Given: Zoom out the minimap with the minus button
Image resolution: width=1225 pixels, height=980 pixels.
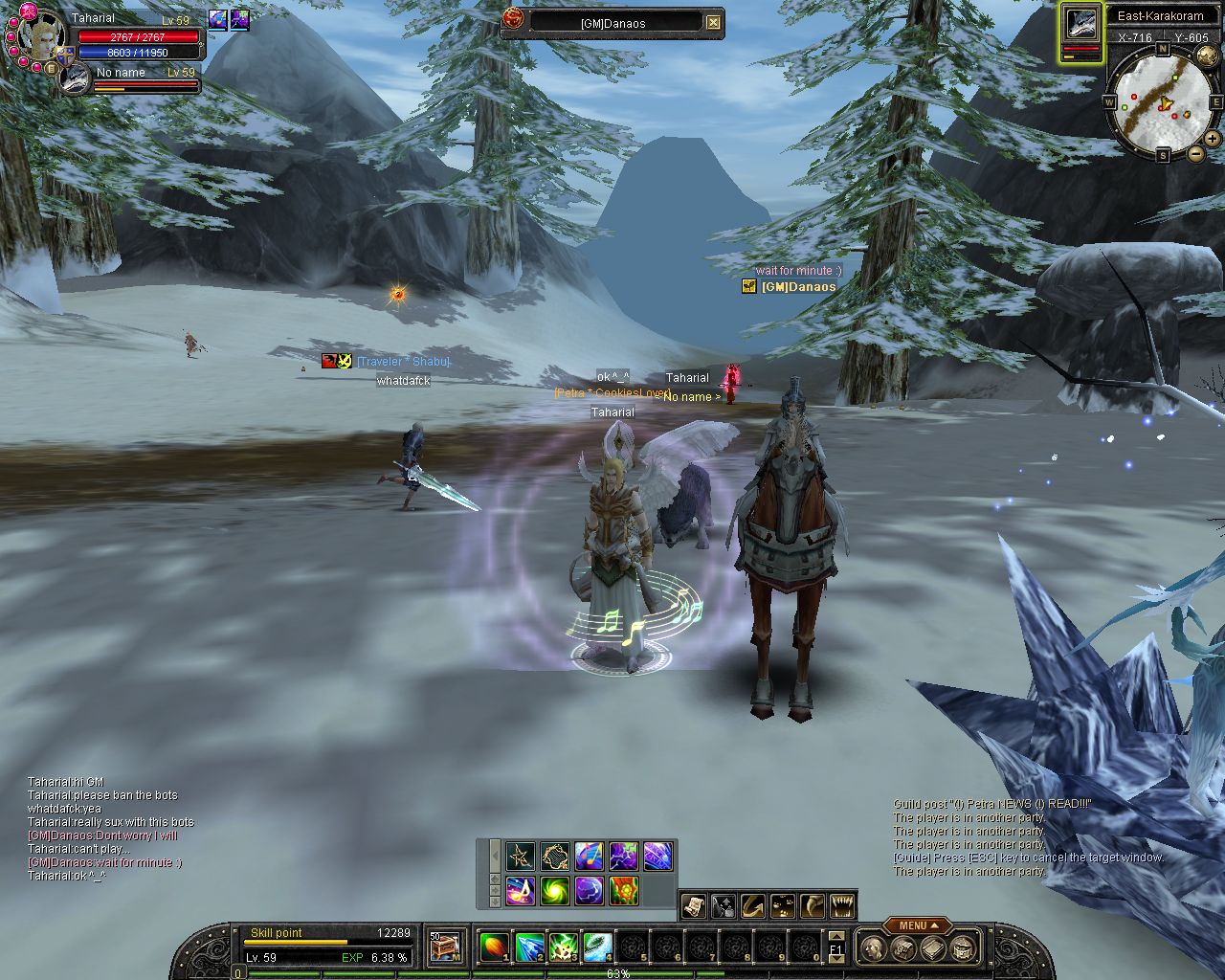Looking at the screenshot, I should tap(1196, 153).
